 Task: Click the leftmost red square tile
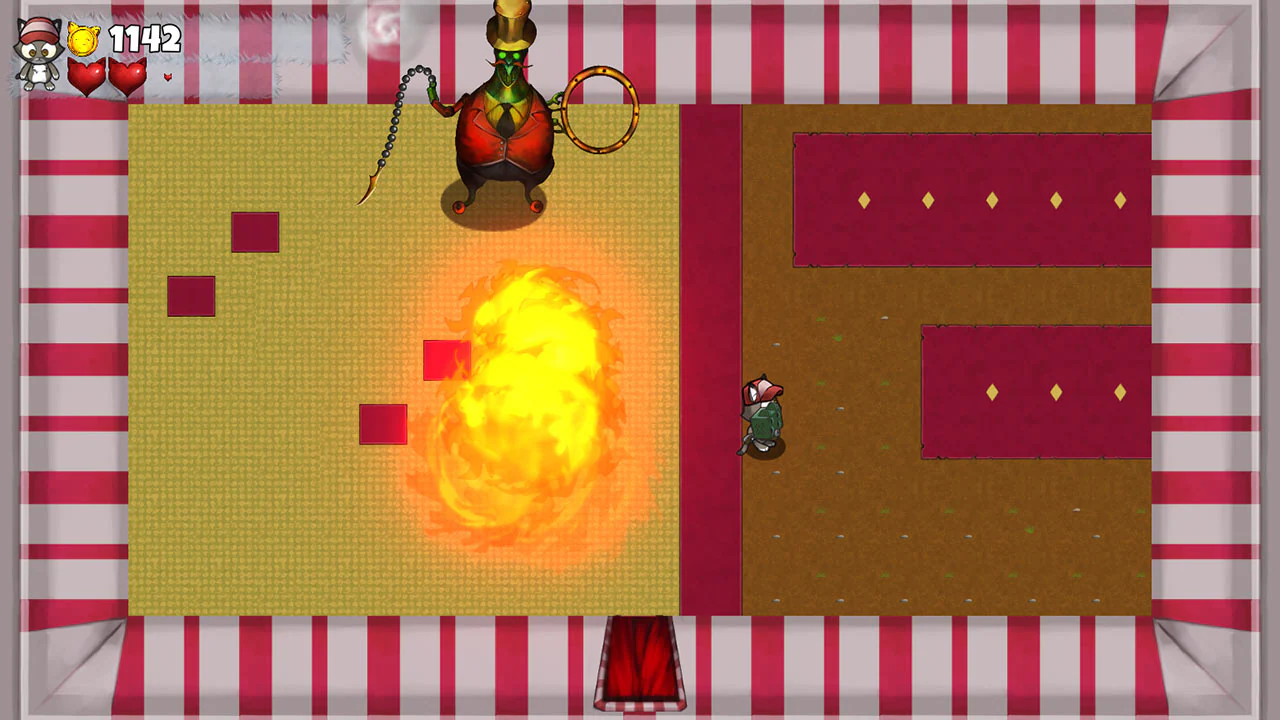coord(190,296)
